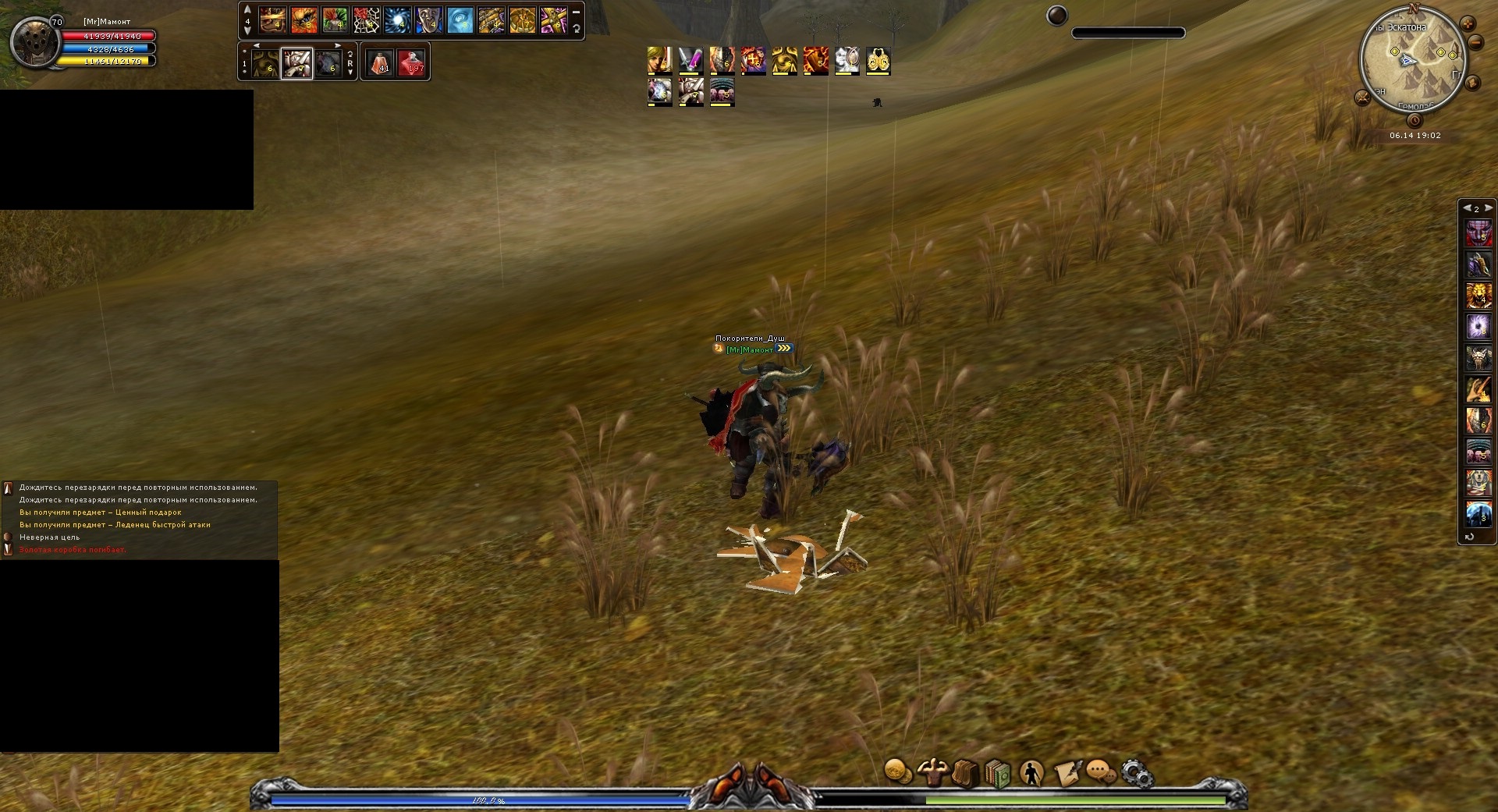The image size is (1498, 812).
Task: Open the brown leather inventory bag
Action: click(965, 773)
